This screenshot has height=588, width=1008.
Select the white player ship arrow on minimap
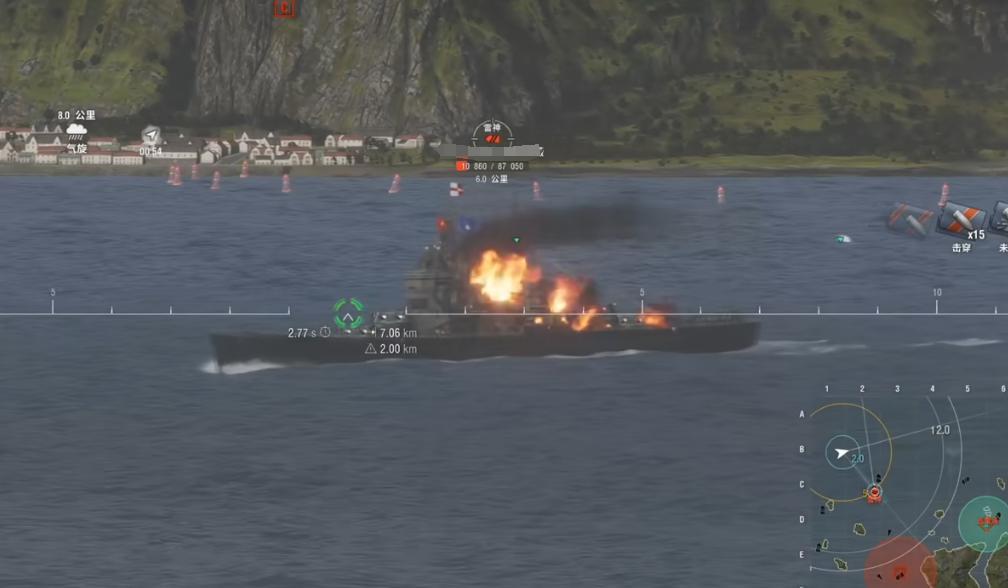click(x=843, y=453)
